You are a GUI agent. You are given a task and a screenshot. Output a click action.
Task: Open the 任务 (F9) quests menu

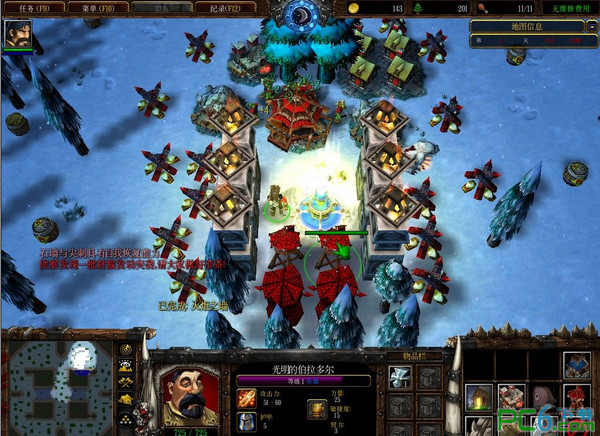[x=31, y=8]
